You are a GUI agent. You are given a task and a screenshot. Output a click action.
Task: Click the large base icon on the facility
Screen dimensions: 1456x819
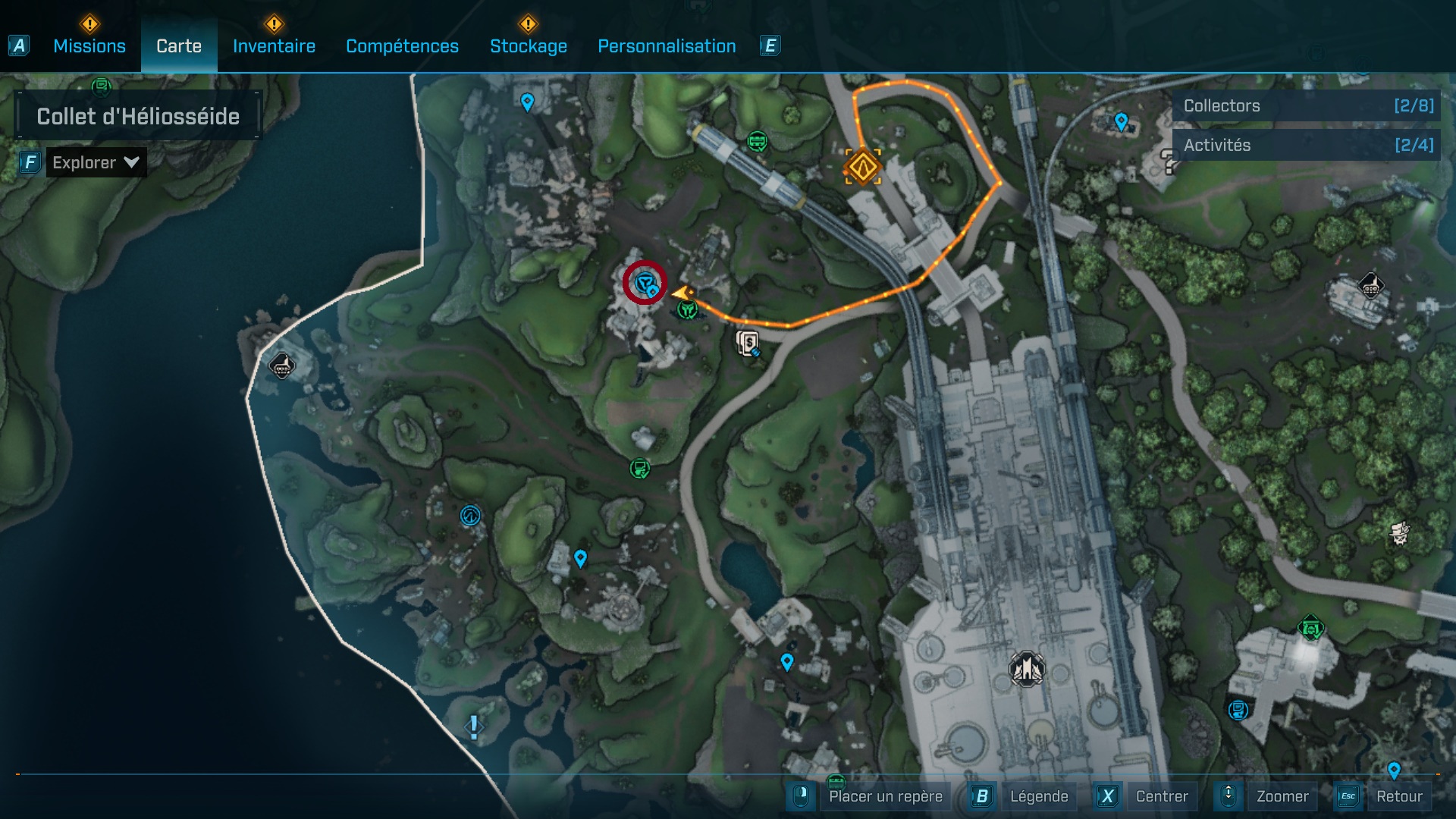tap(1027, 669)
